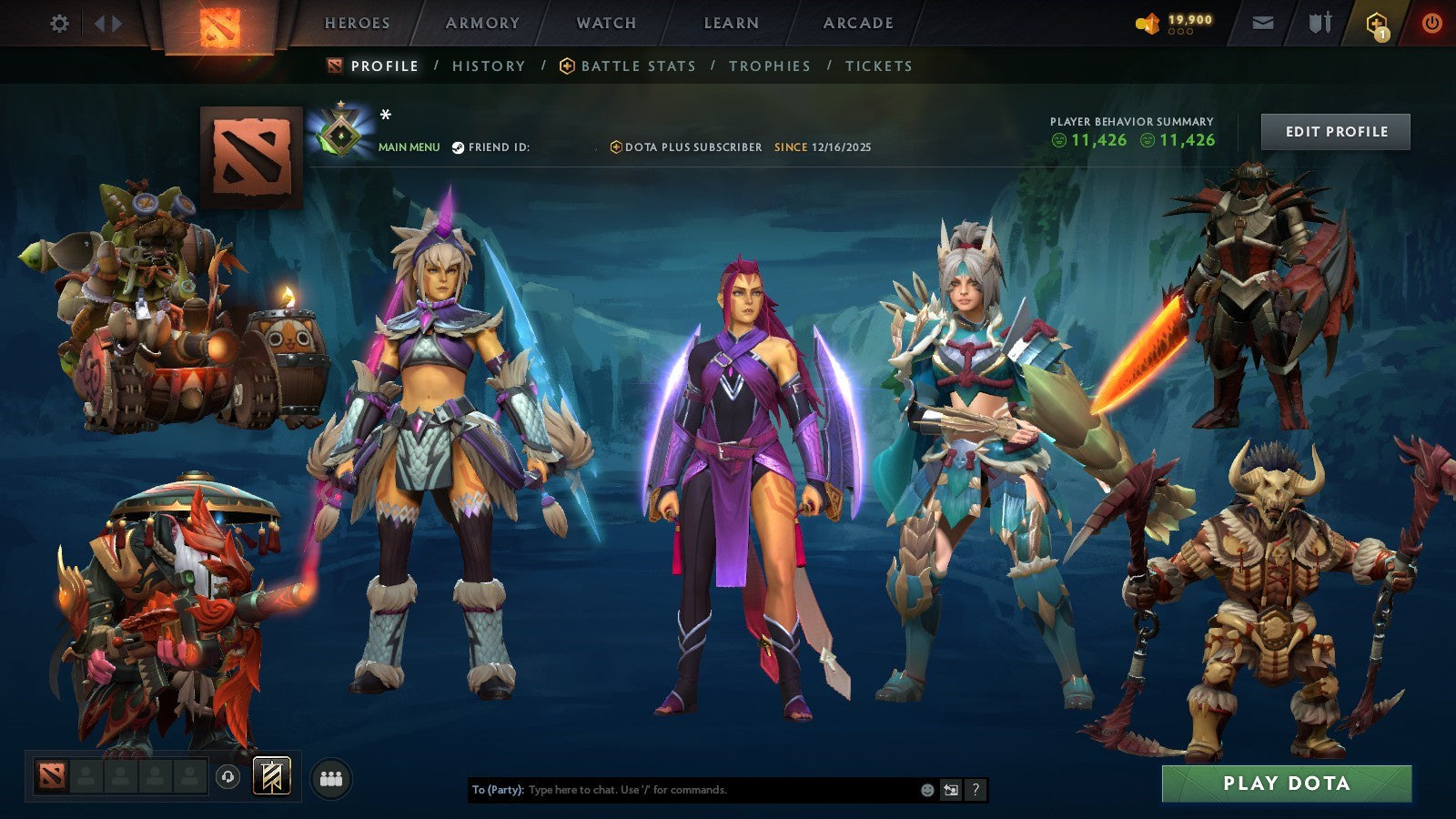
Task: Open the emoticon picker in the chat bar
Action: 927,789
